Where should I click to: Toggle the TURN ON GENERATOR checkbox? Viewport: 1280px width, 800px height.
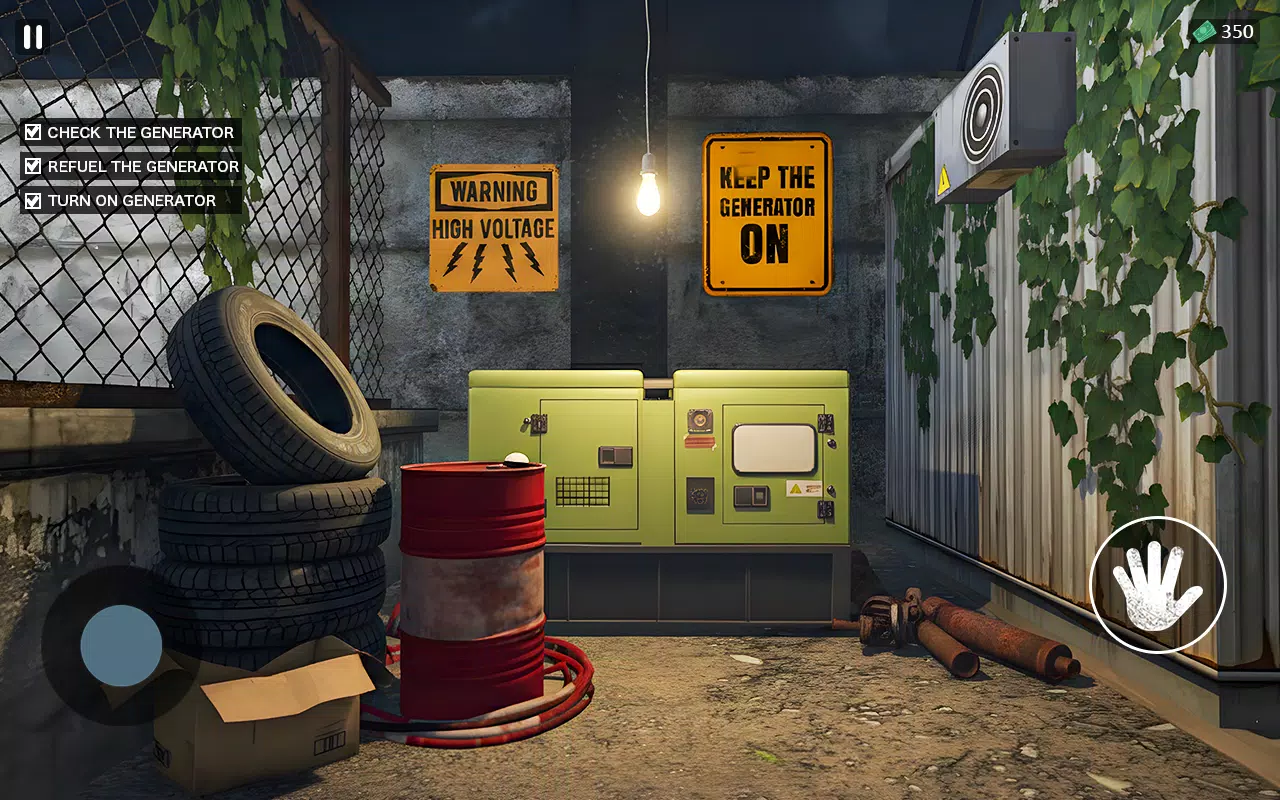[x=31, y=199]
